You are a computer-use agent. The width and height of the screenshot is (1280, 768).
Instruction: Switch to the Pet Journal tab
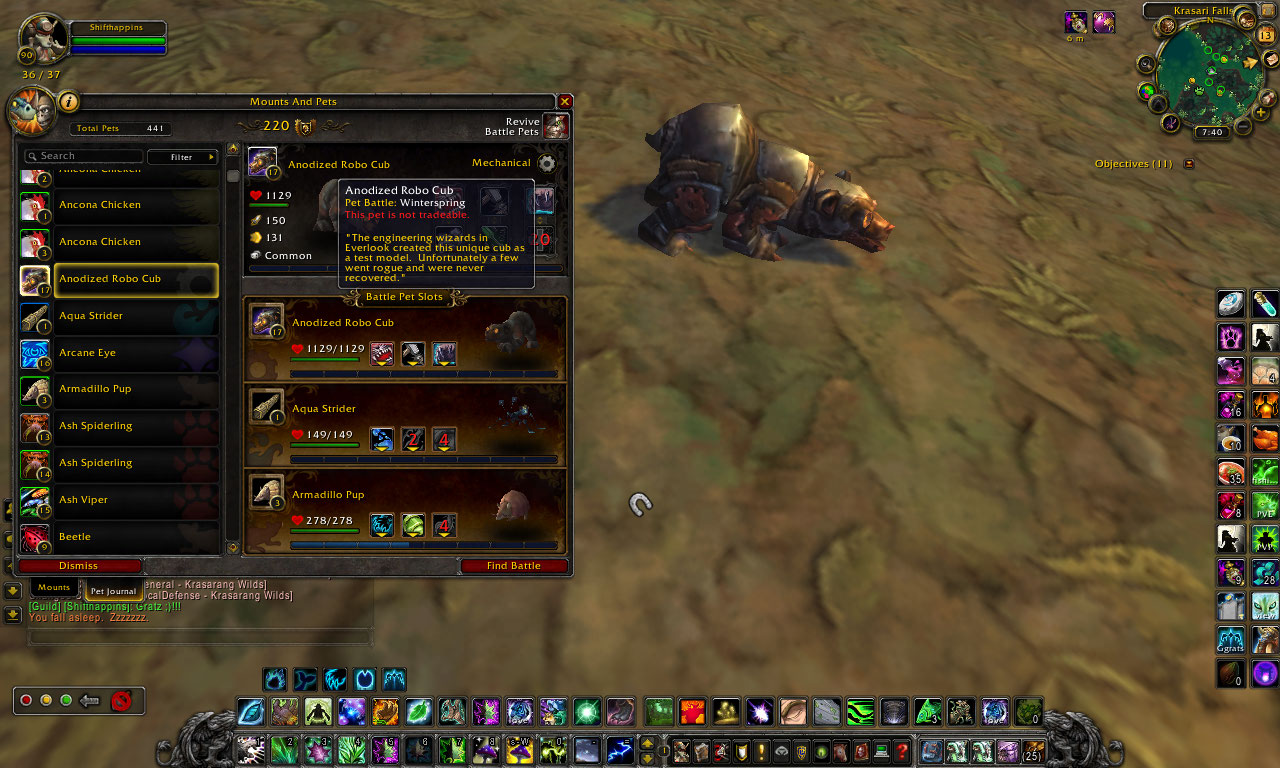click(113, 591)
